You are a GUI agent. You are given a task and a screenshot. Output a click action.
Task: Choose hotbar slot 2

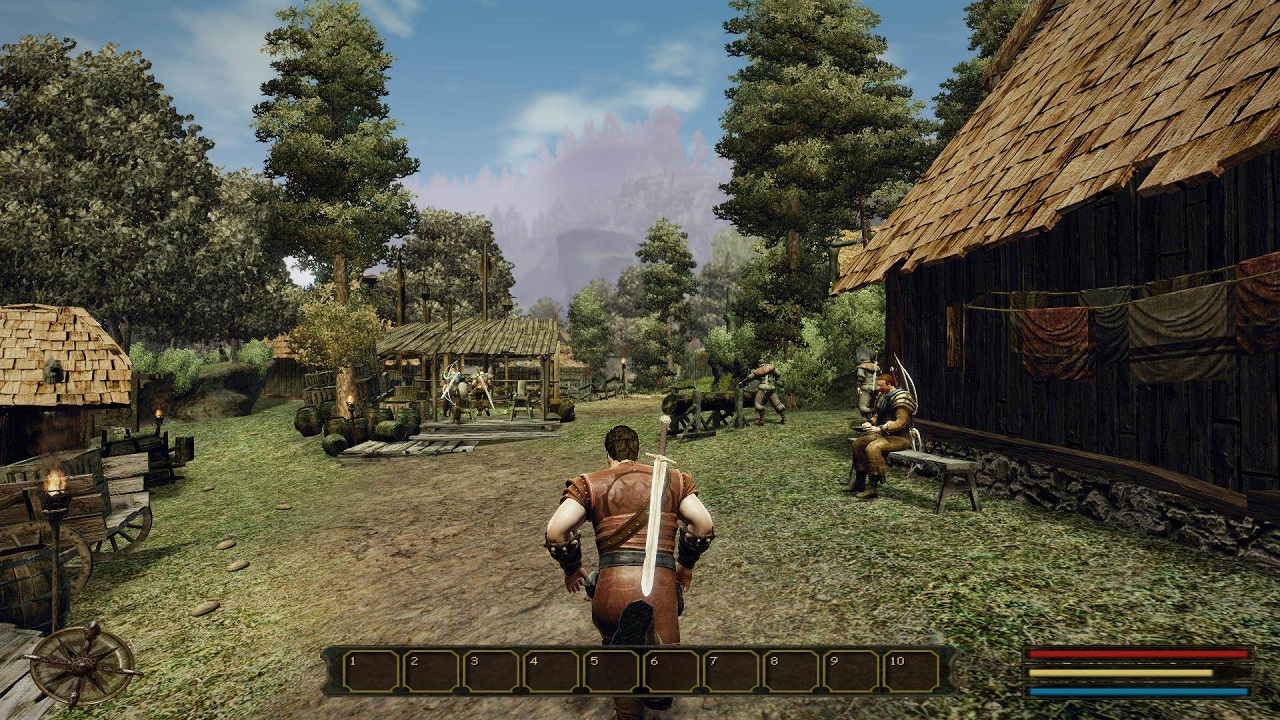pos(431,671)
